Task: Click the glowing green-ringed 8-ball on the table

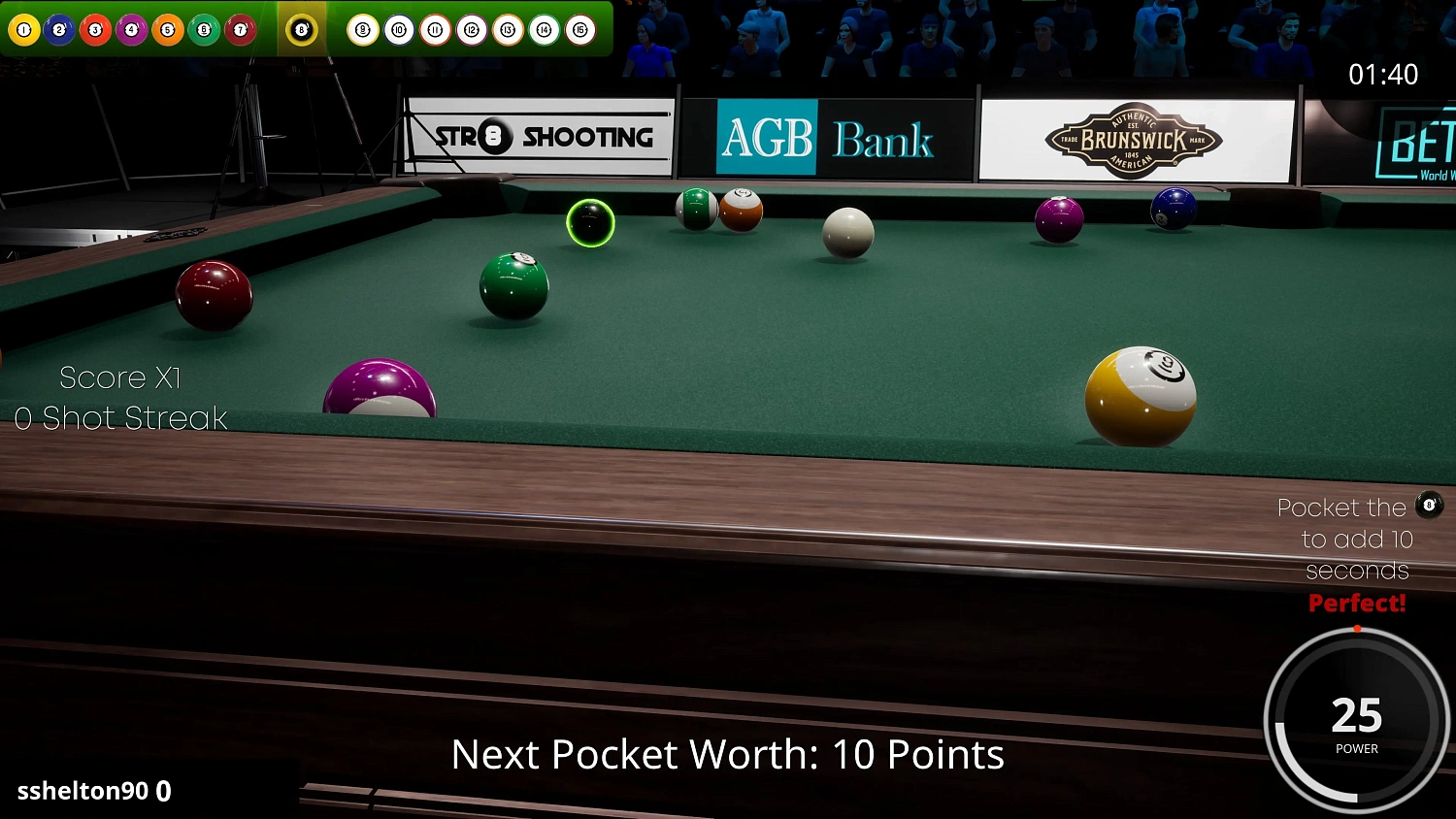Action: point(590,222)
